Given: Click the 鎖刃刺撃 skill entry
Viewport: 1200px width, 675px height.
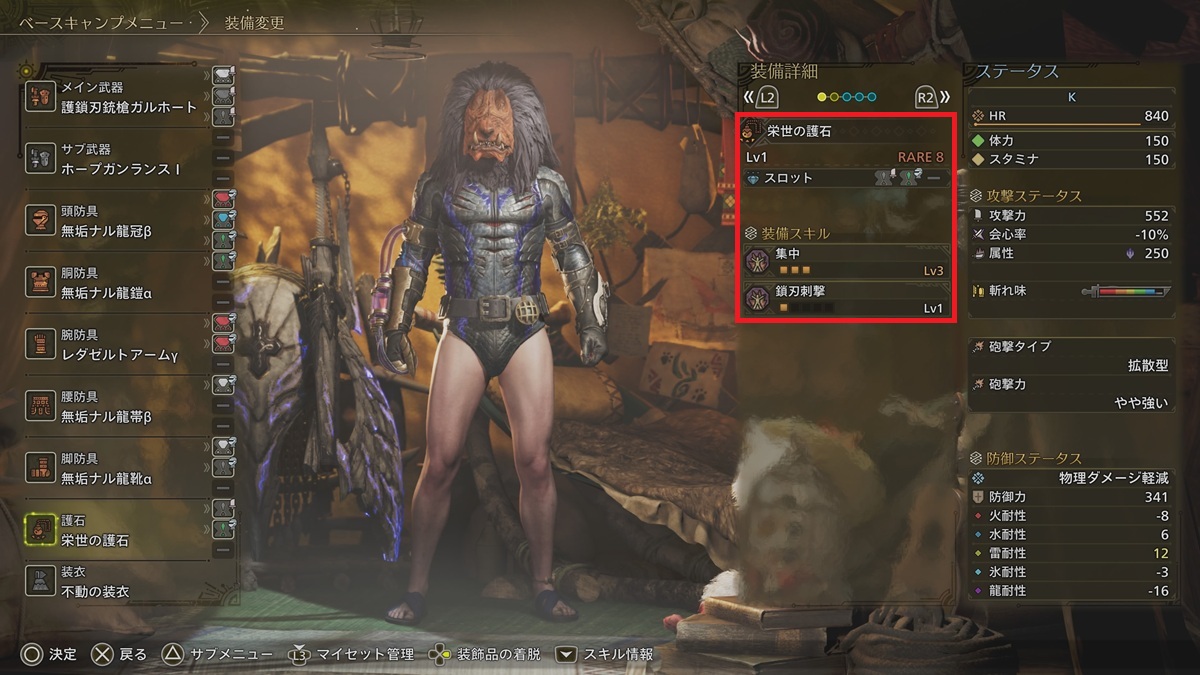Looking at the screenshot, I should coord(845,299).
